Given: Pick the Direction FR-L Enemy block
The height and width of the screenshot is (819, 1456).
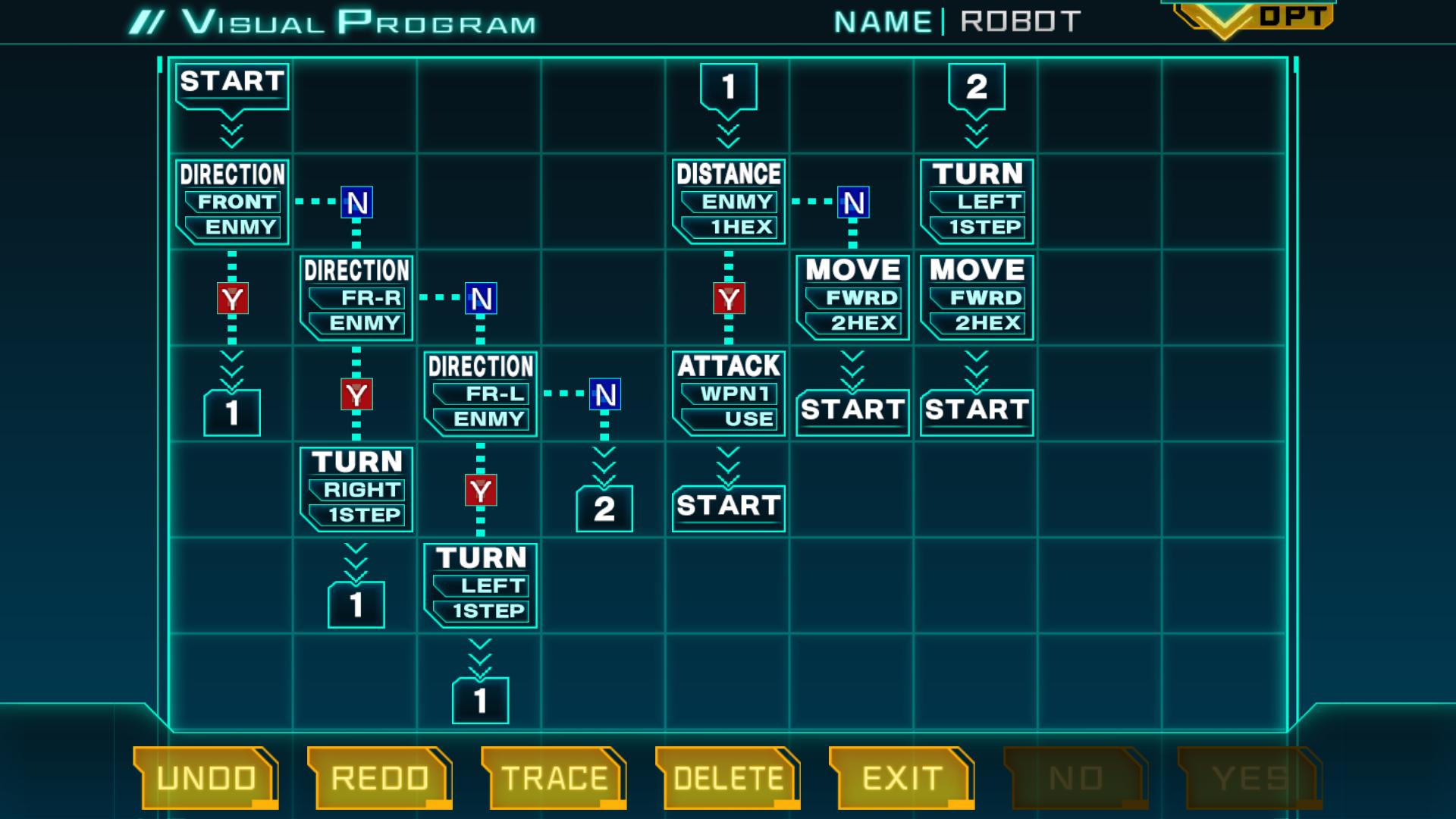Looking at the screenshot, I should [481, 394].
